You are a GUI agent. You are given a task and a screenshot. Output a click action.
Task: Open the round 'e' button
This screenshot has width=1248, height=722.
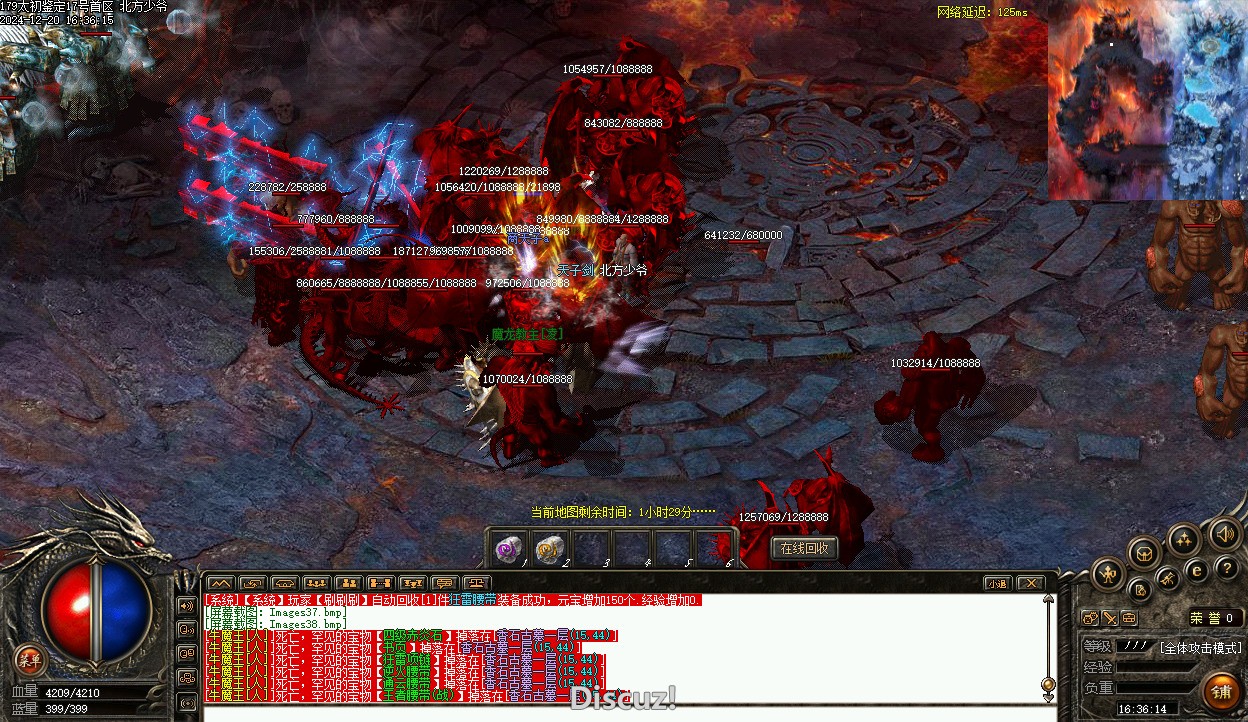(1197, 570)
